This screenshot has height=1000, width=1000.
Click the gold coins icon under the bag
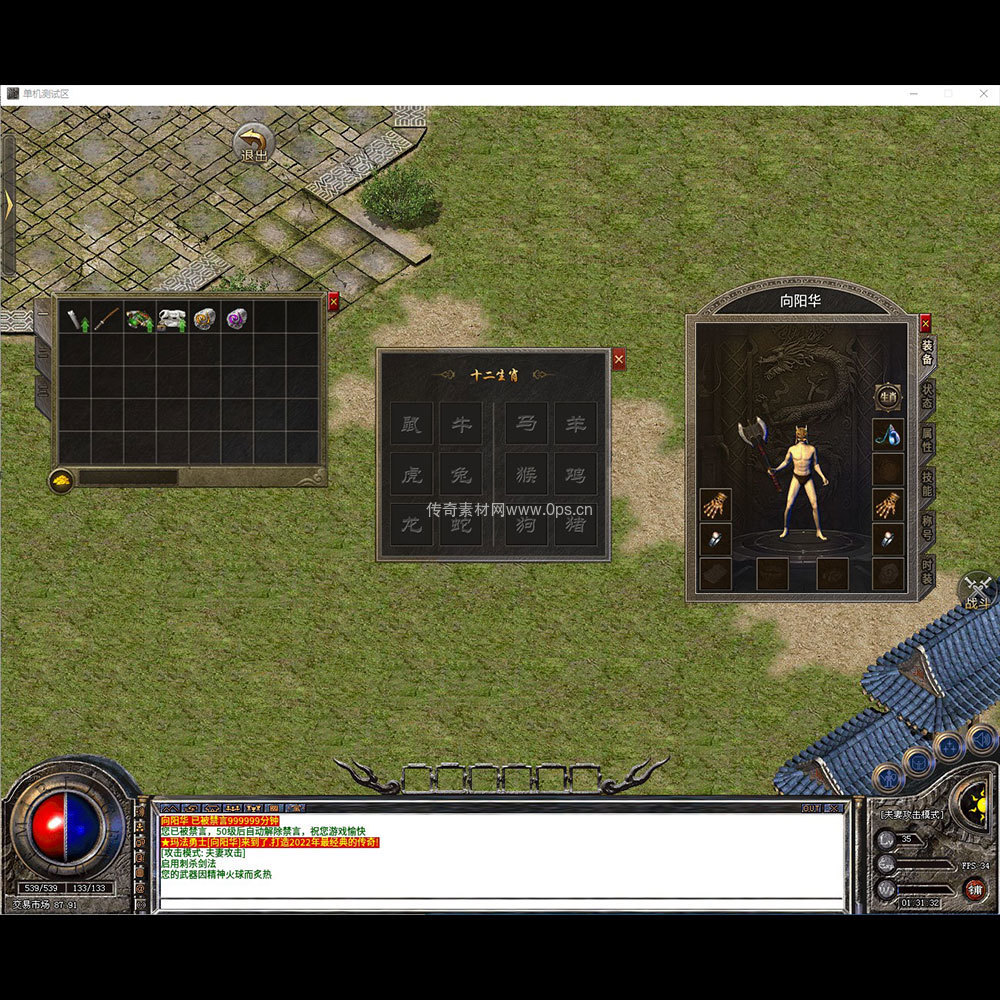coord(62,481)
